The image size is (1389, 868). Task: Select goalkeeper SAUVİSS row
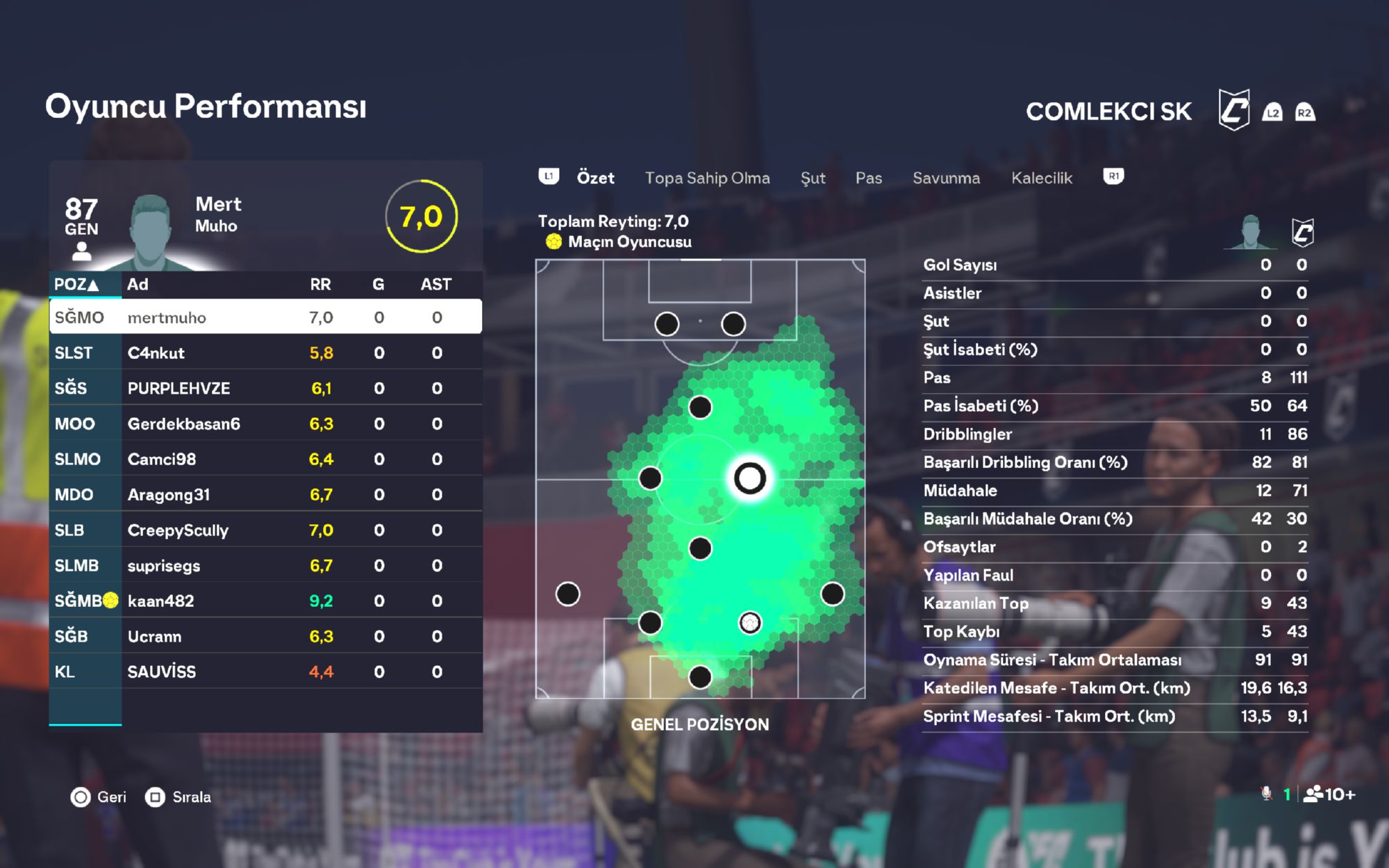click(x=265, y=671)
